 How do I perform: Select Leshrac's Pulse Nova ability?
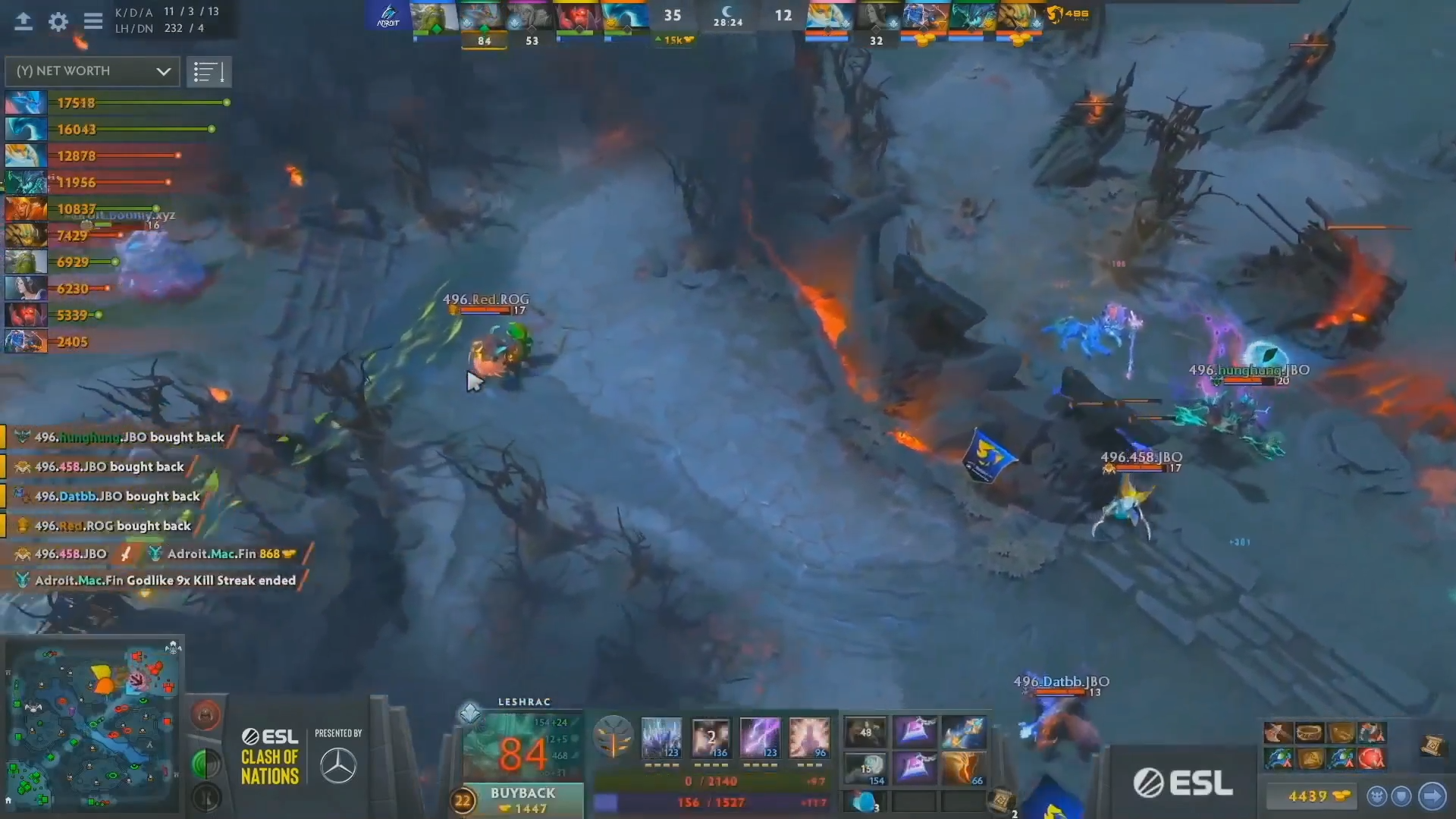810,736
